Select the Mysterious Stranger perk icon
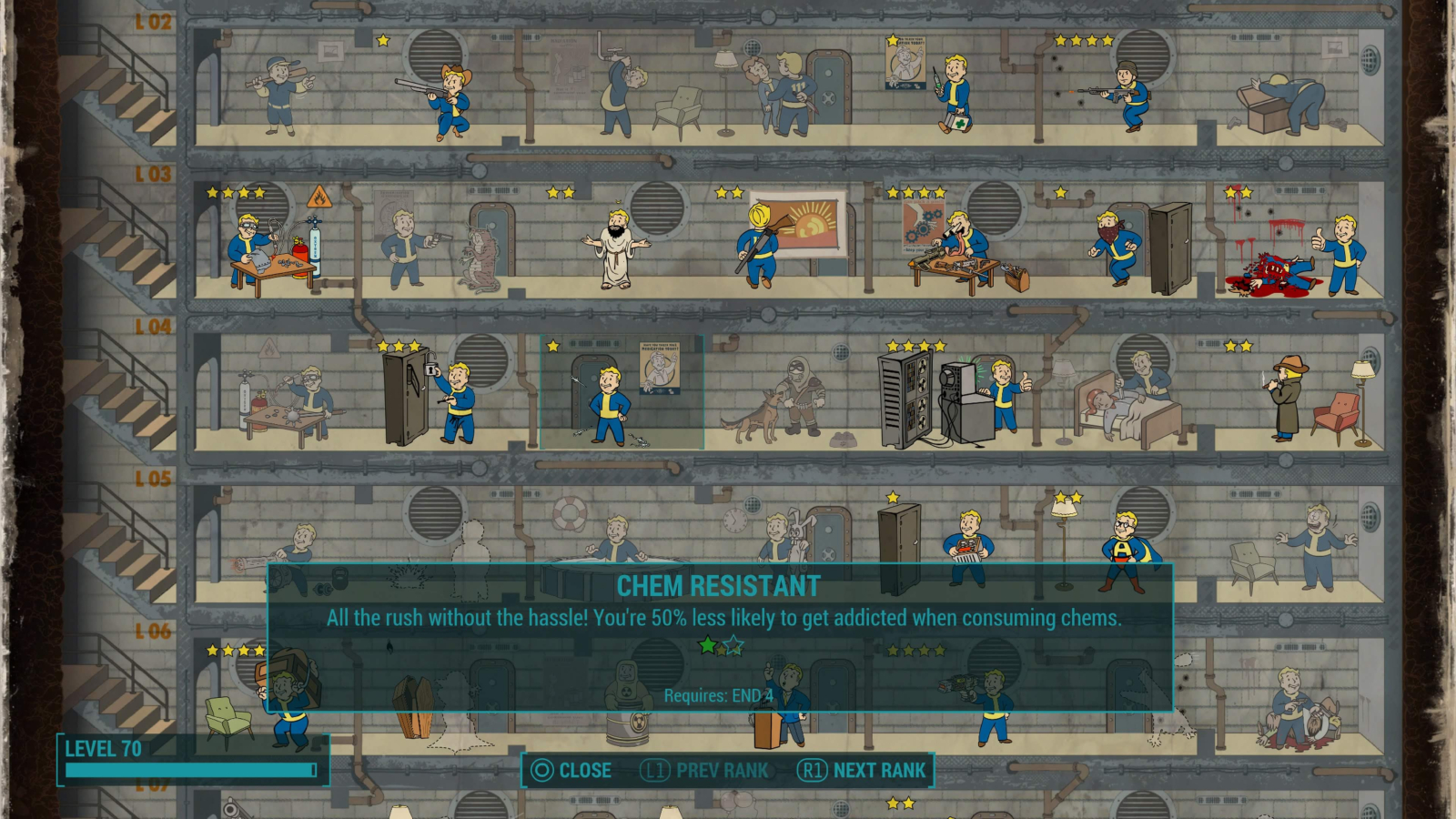Screen dimensions: 1456x819 tap(1283, 400)
